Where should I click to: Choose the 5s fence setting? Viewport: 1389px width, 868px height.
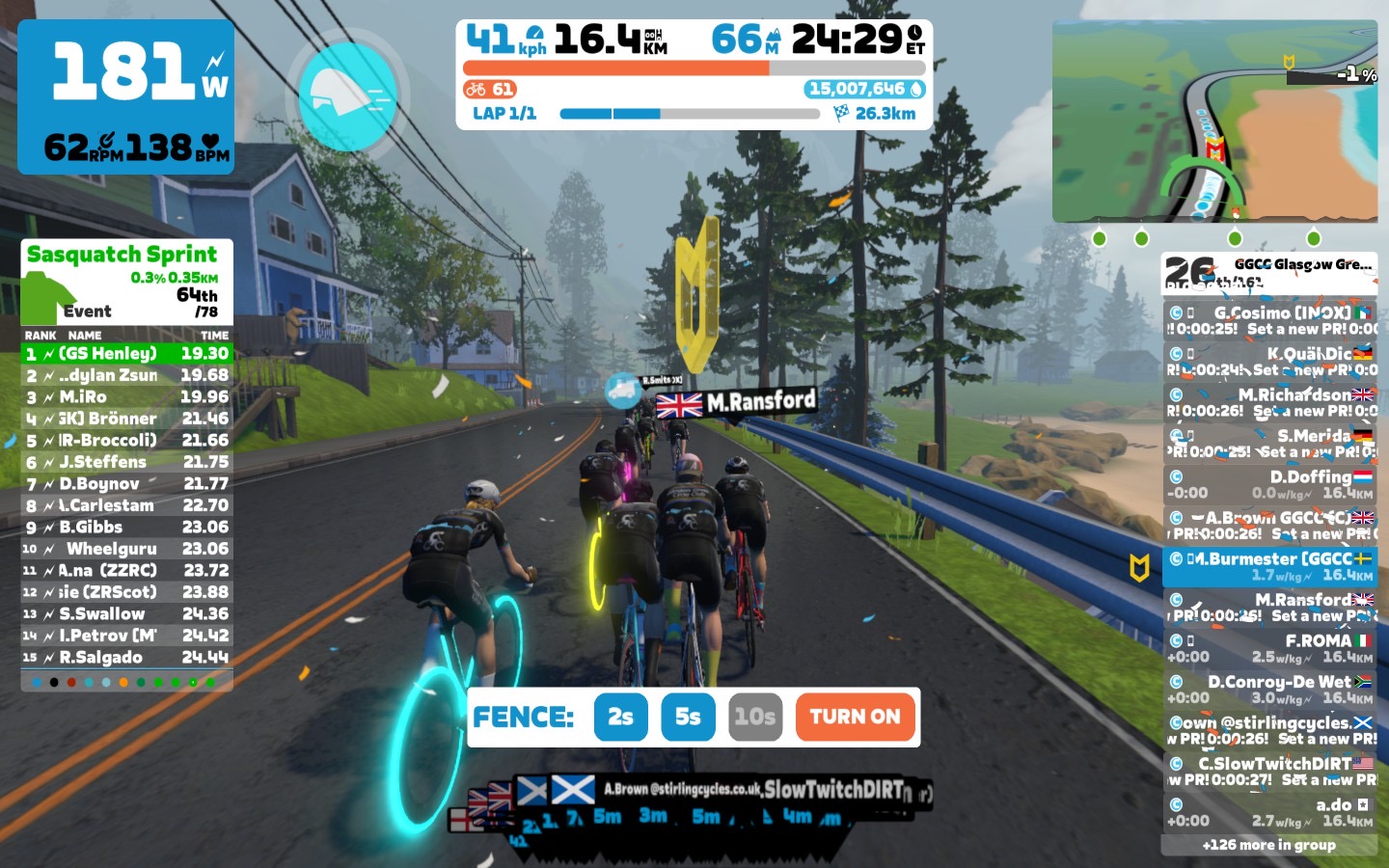click(688, 717)
